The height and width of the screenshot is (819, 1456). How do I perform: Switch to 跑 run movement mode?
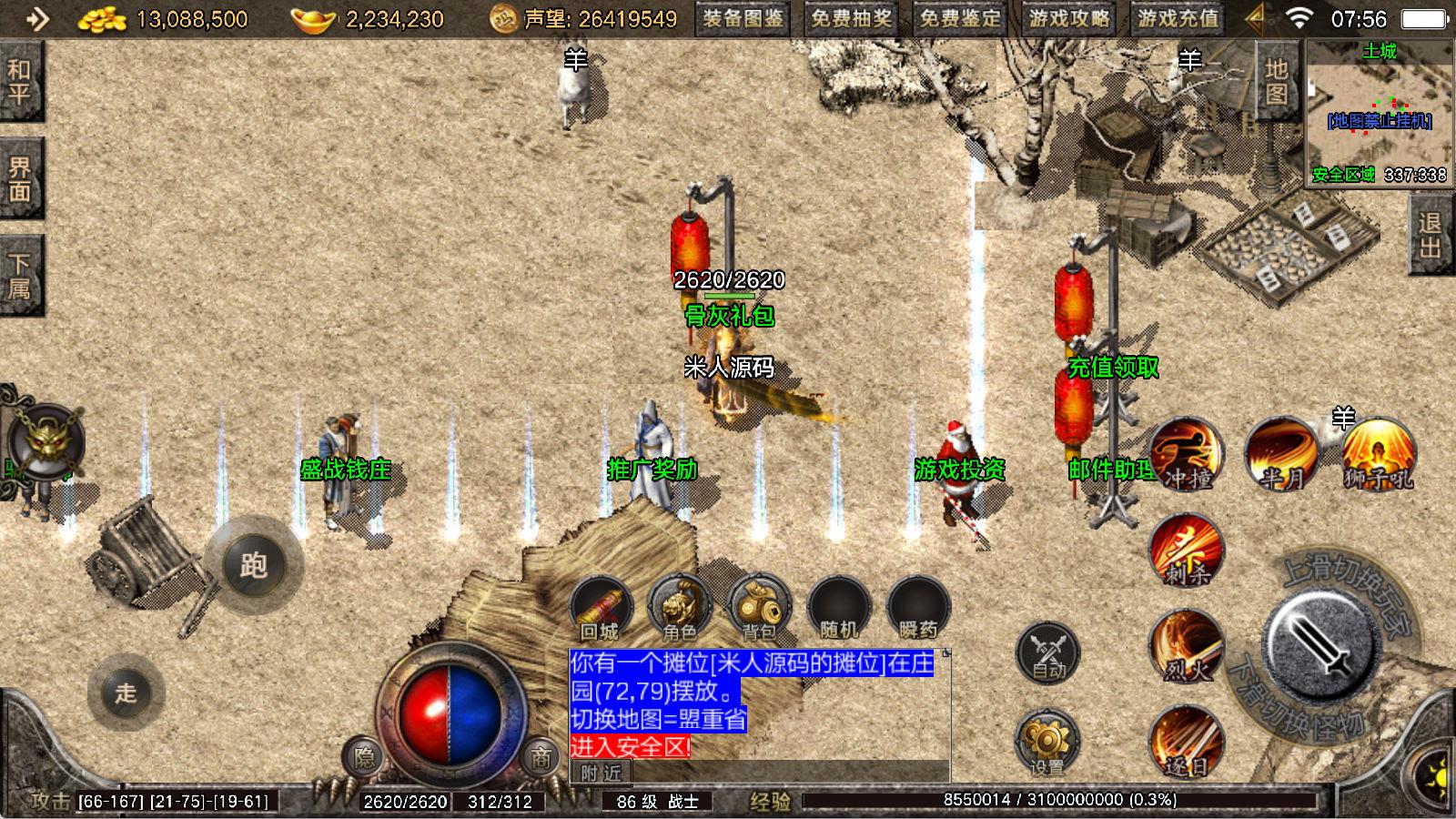253,565
